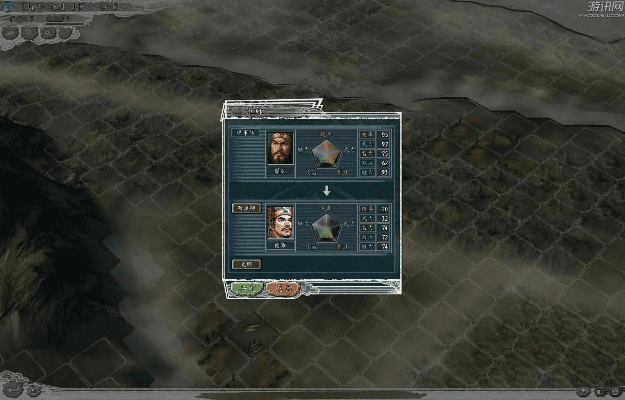Select the bearded upper officer portrait
This screenshot has height=400, width=625.
coord(280,149)
